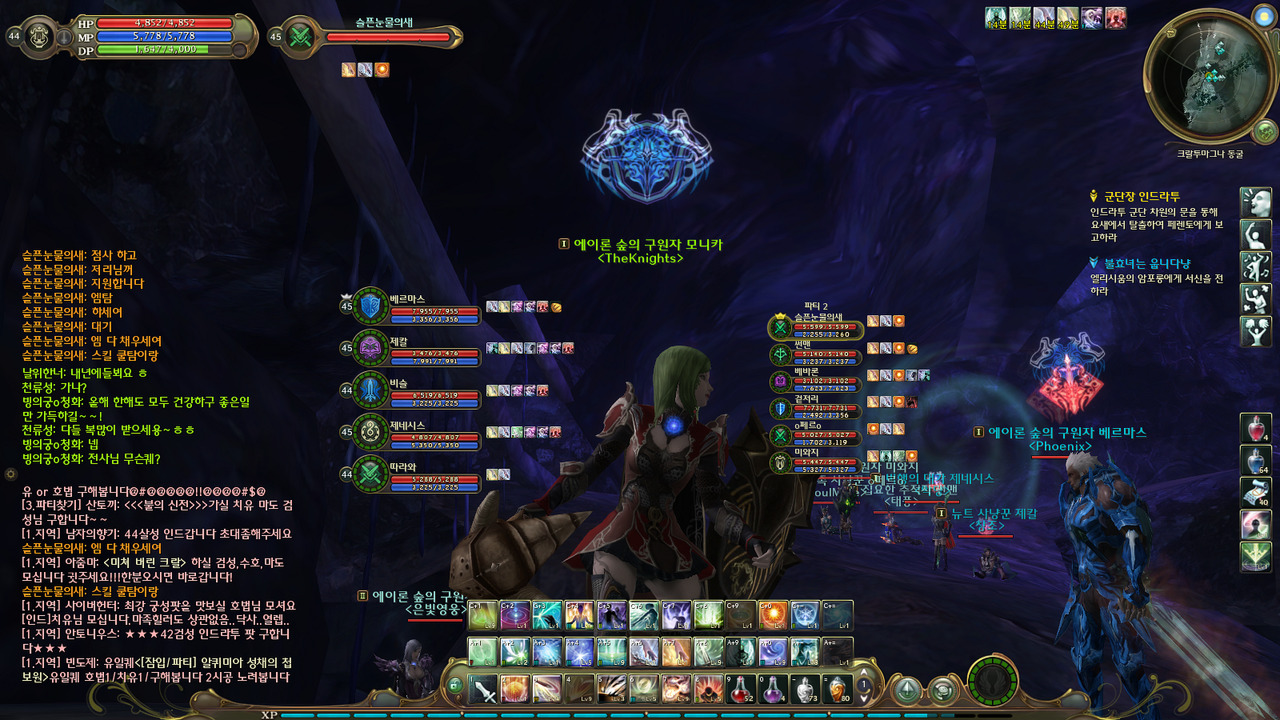The width and height of the screenshot is (1280, 720).
Task: Use the scroll item on right bar
Action: [1255, 492]
